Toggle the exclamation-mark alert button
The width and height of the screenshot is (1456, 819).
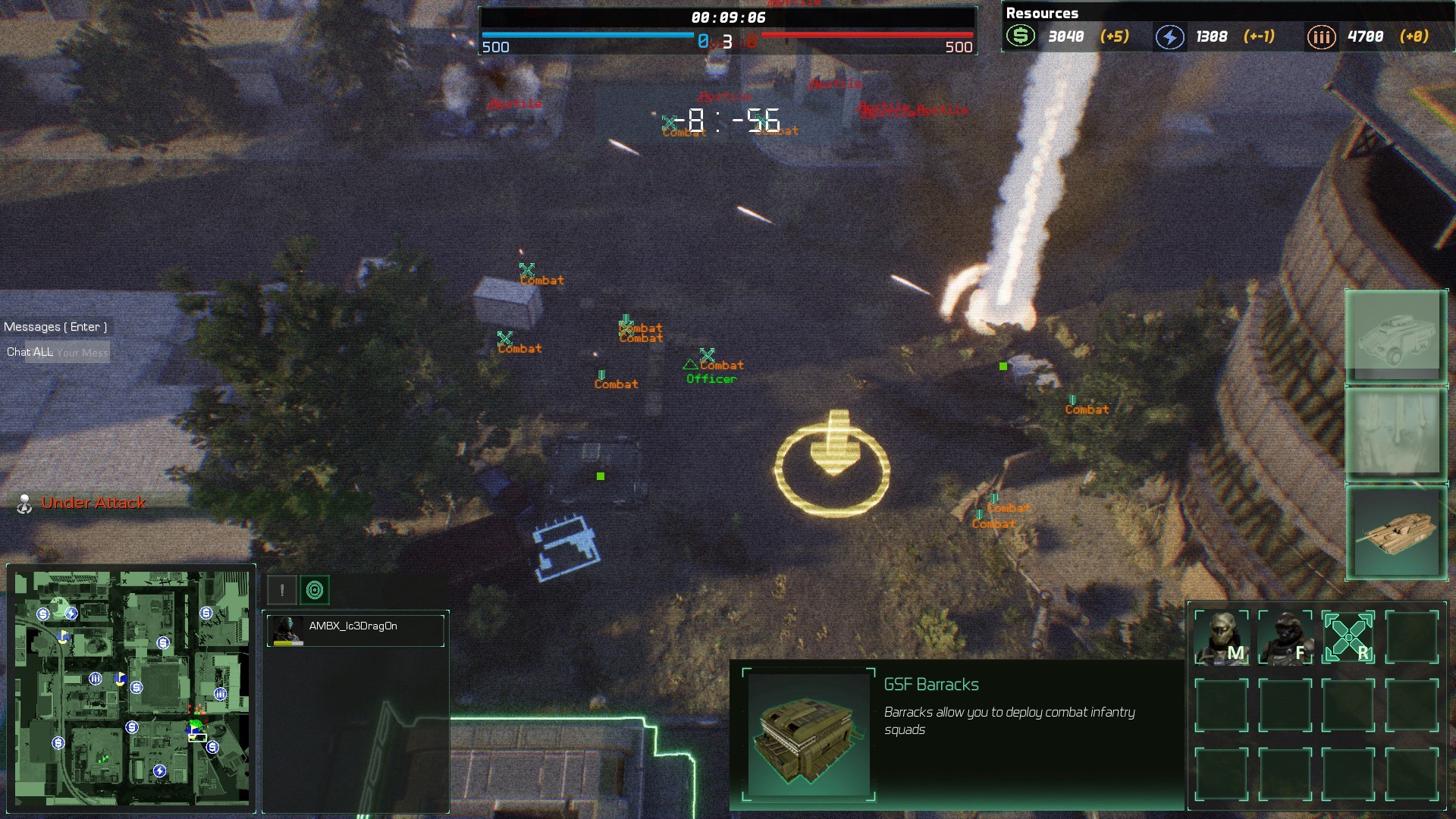click(x=281, y=588)
